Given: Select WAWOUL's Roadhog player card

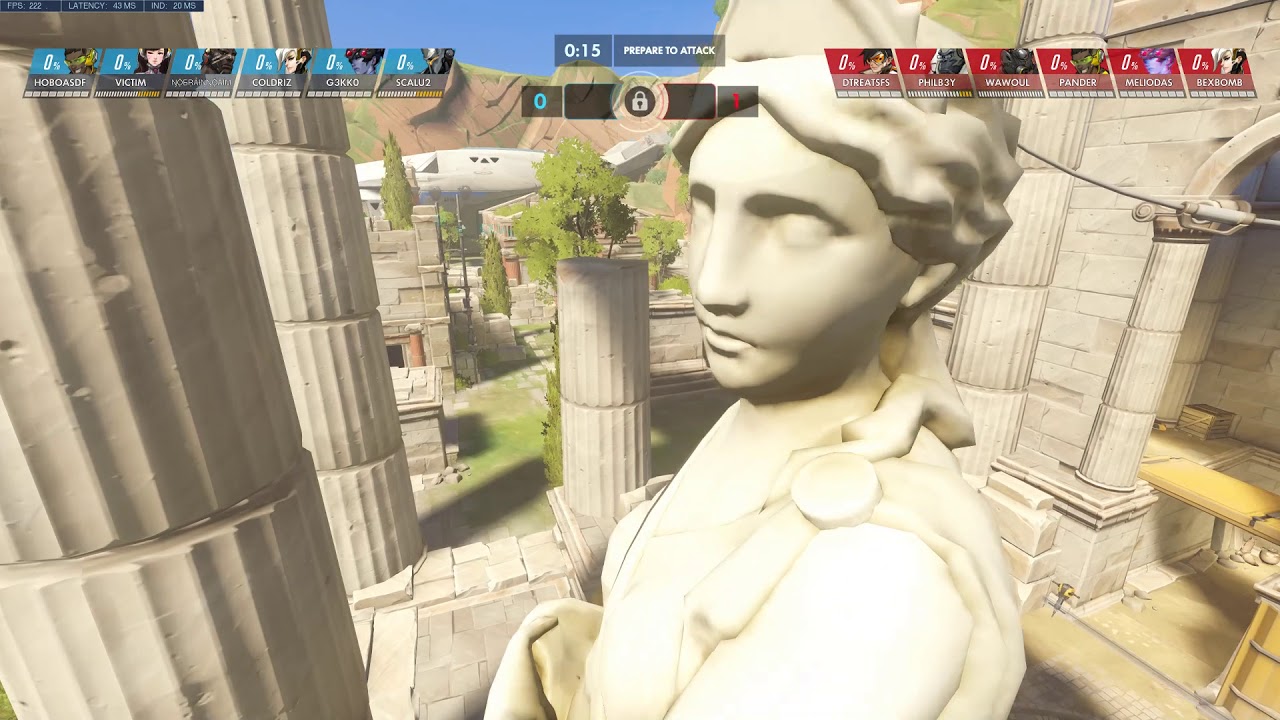Looking at the screenshot, I should (x=1007, y=72).
